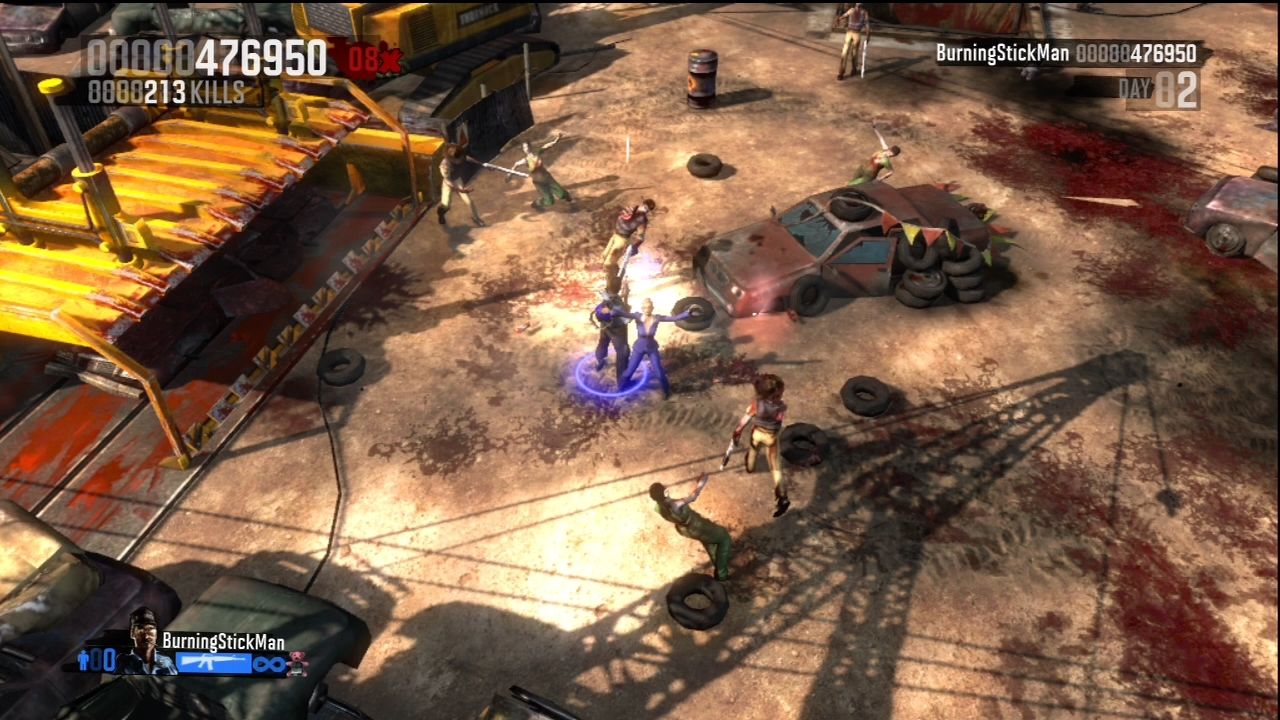Image resolution: width=1280 pixels, height=720 pixels.
Task: Click BurningStickMan's name in the leaderboard
Action: pos(1005,55)
